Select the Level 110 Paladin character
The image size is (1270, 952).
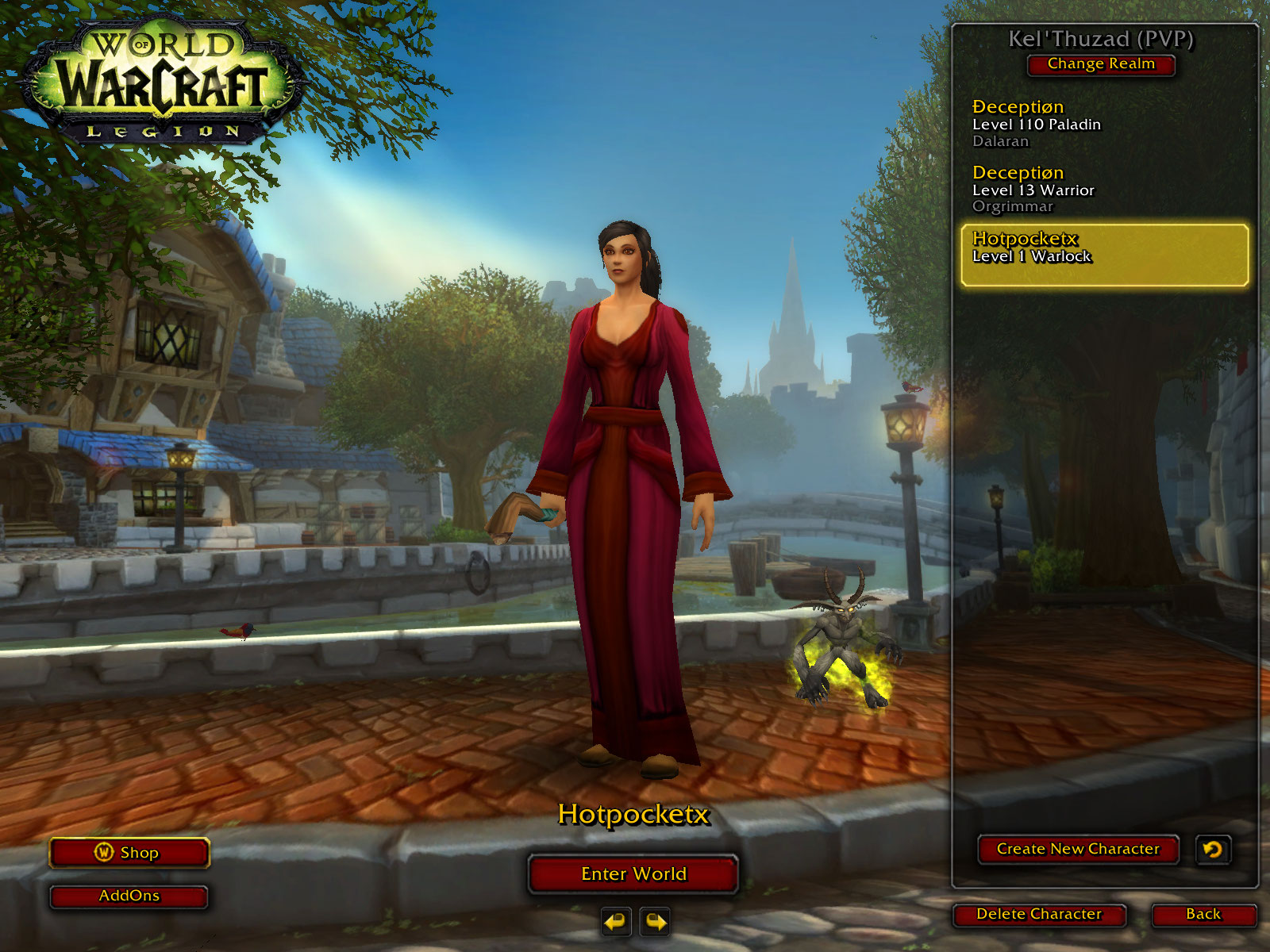(x=1103, y=124)
